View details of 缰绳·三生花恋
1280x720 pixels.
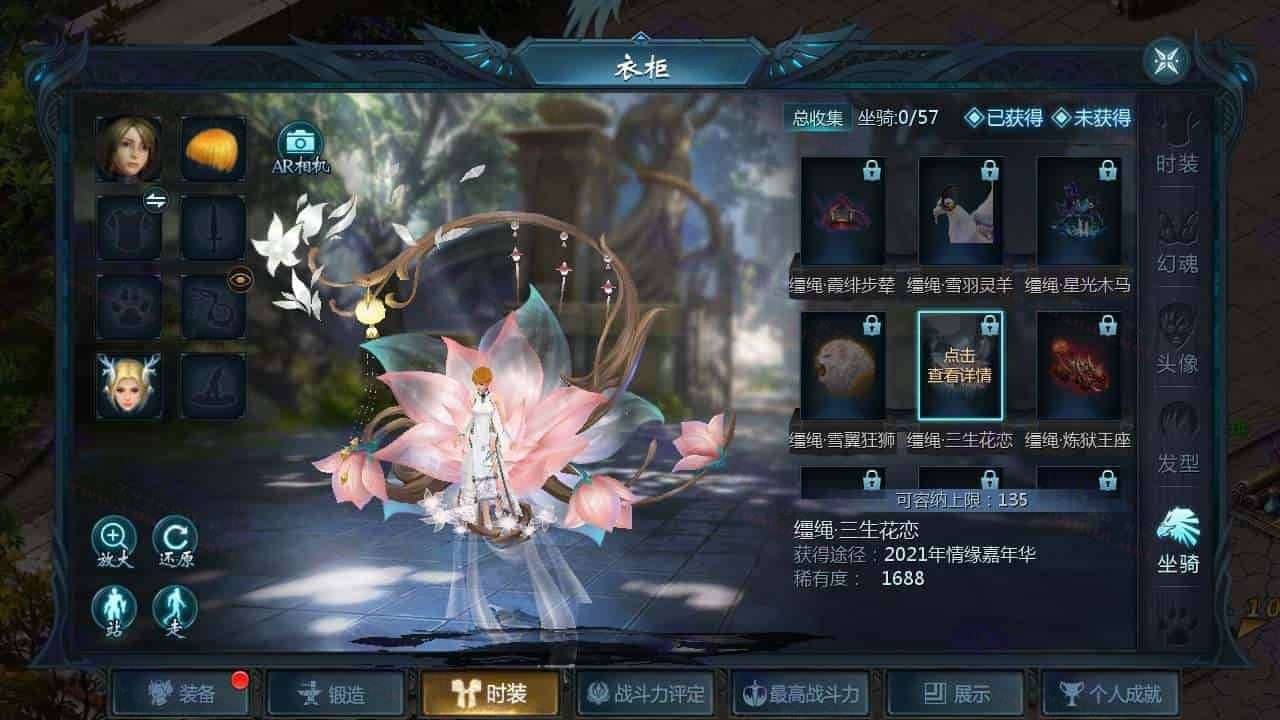point(960,366)
